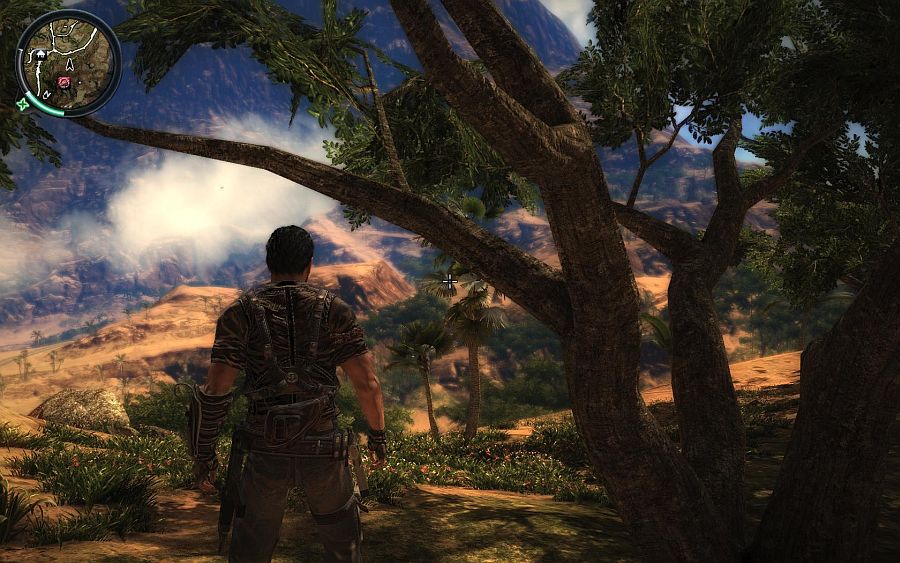This screenshot has height=563, width=900.
Task: Open the circular minimap
Action: pos(68,62)
